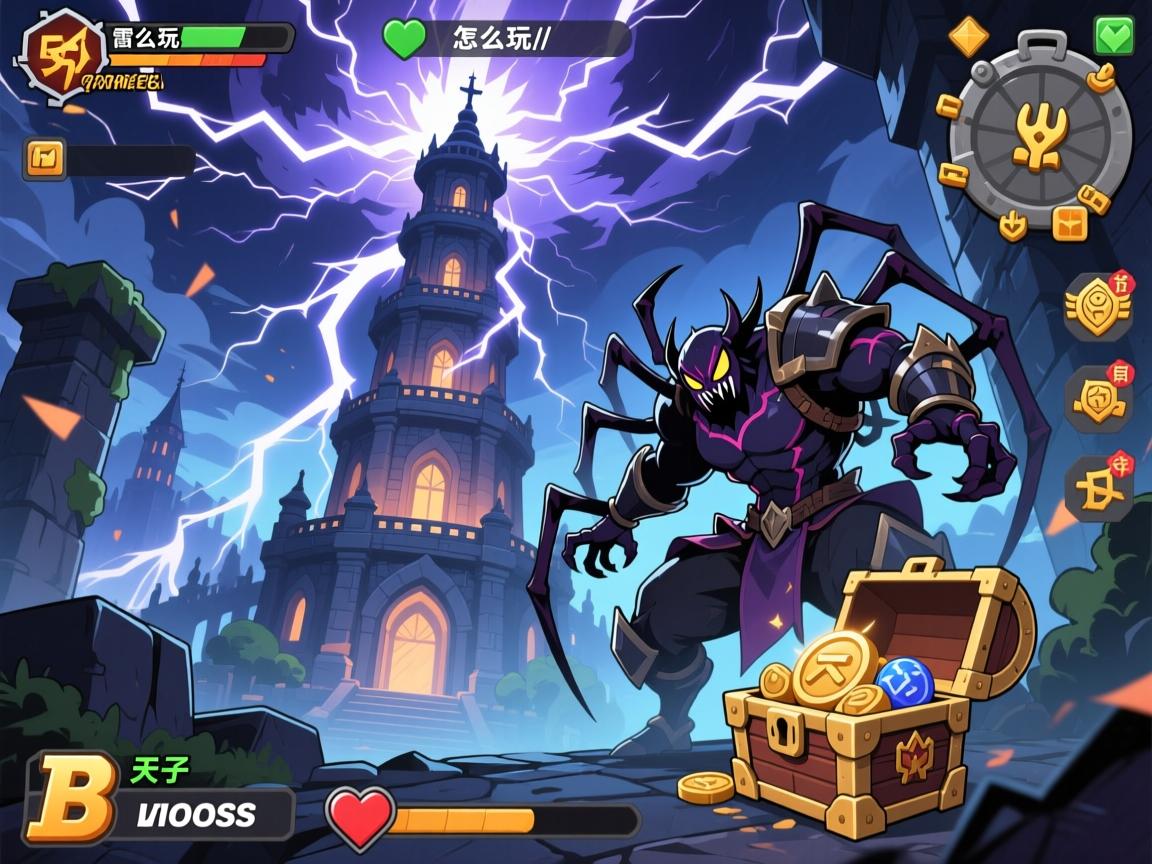Activate the crossed rune emblem button
The height and width of the screenshot is (864, 1152).
click(1098, 488)
